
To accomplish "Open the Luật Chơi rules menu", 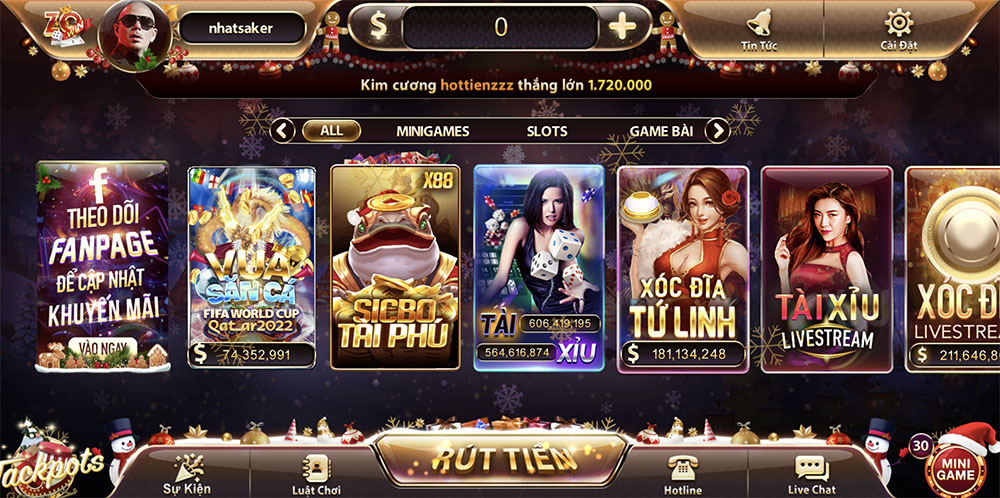I will [318, 473].
